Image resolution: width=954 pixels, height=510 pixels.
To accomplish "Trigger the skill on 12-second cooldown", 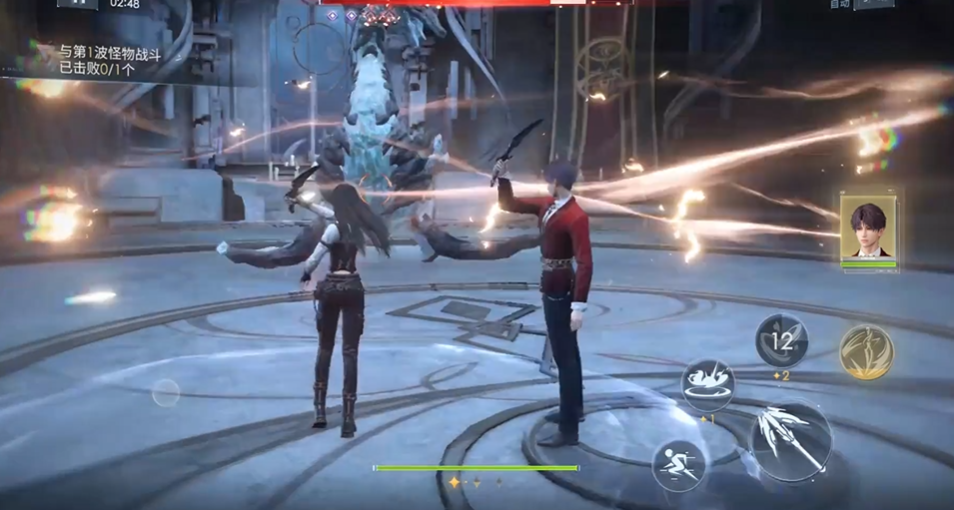I will [781, 341].
